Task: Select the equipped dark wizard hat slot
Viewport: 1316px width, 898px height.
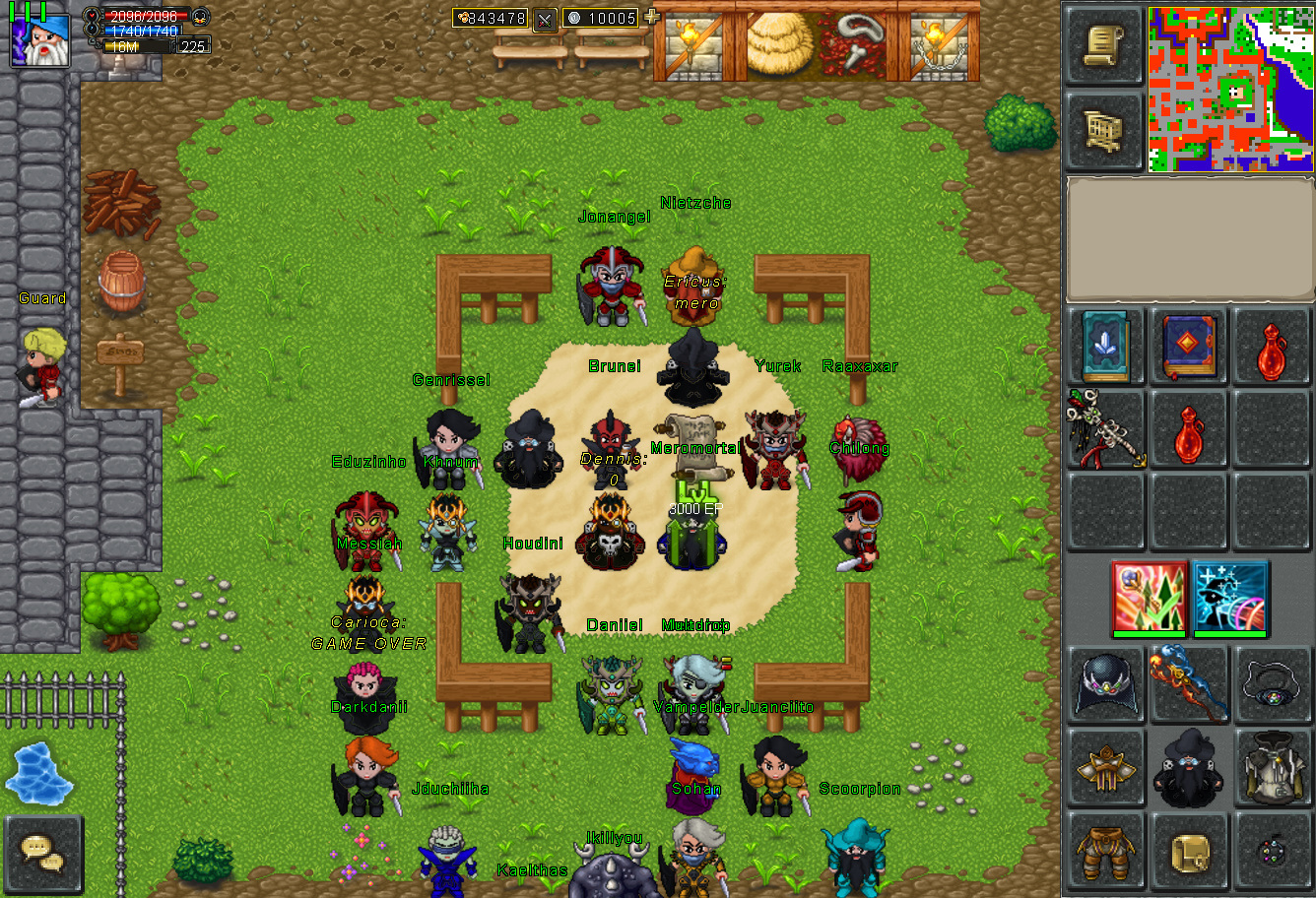Action: click(1105, 683)
